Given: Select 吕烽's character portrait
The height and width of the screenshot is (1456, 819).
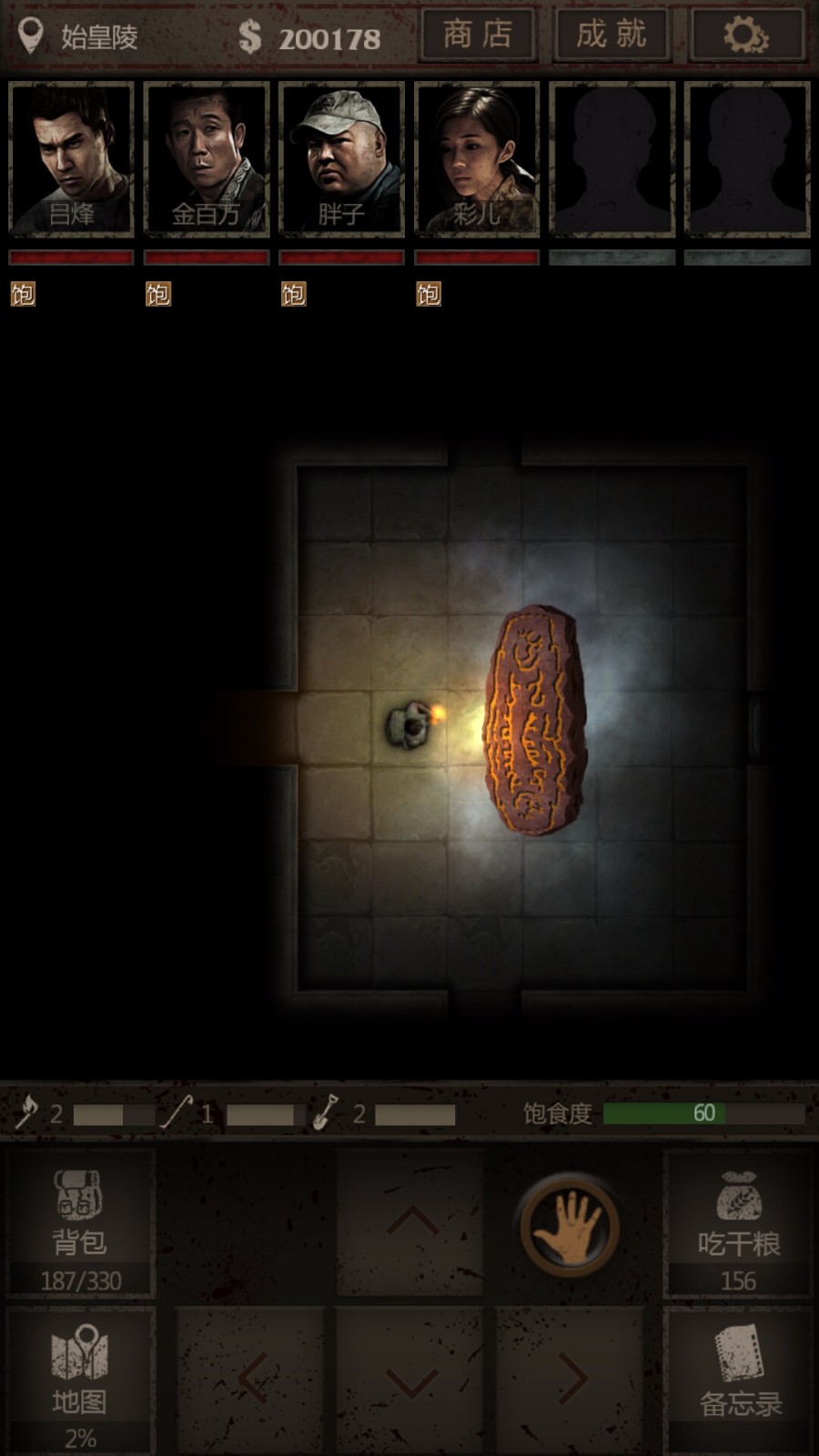Looking at the screenshot, I should (71, 158).
